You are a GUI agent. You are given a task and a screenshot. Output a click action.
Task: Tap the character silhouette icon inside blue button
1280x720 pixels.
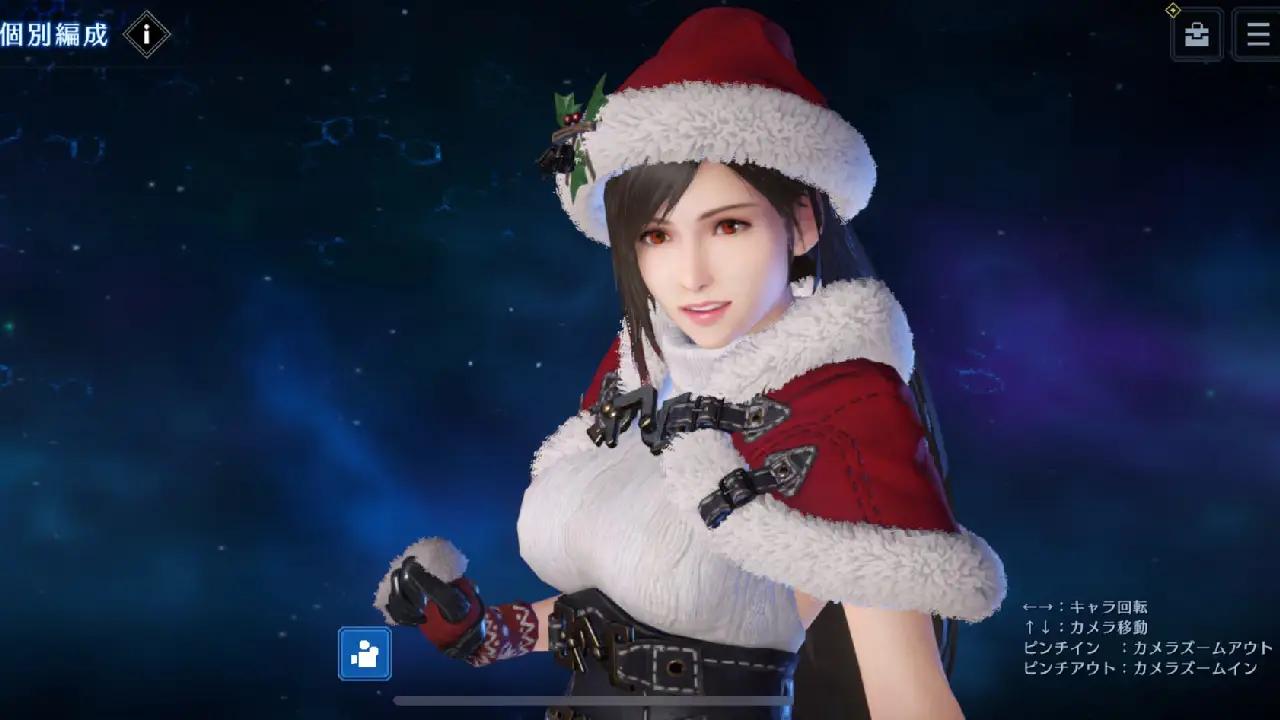click(x=364, y=654)
